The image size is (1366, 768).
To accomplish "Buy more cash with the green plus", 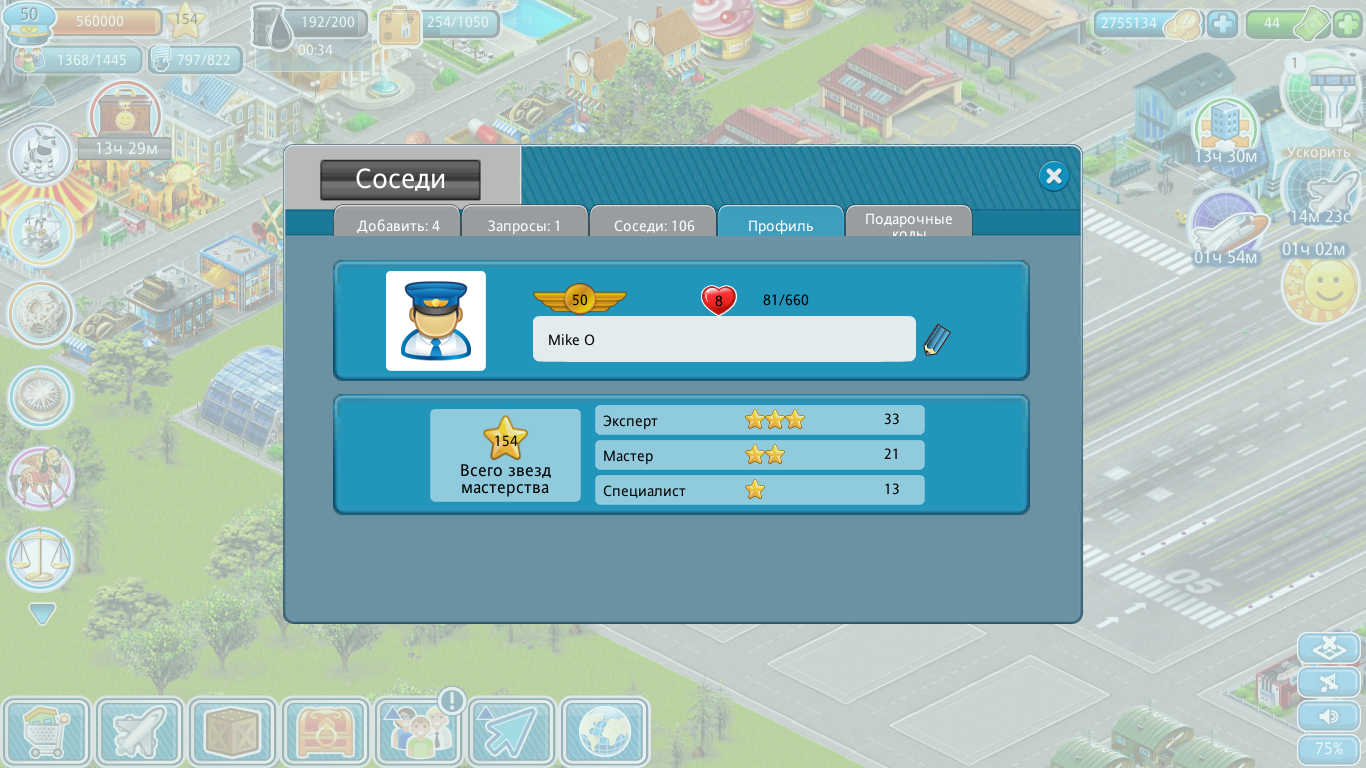I will coord(1346,23).
